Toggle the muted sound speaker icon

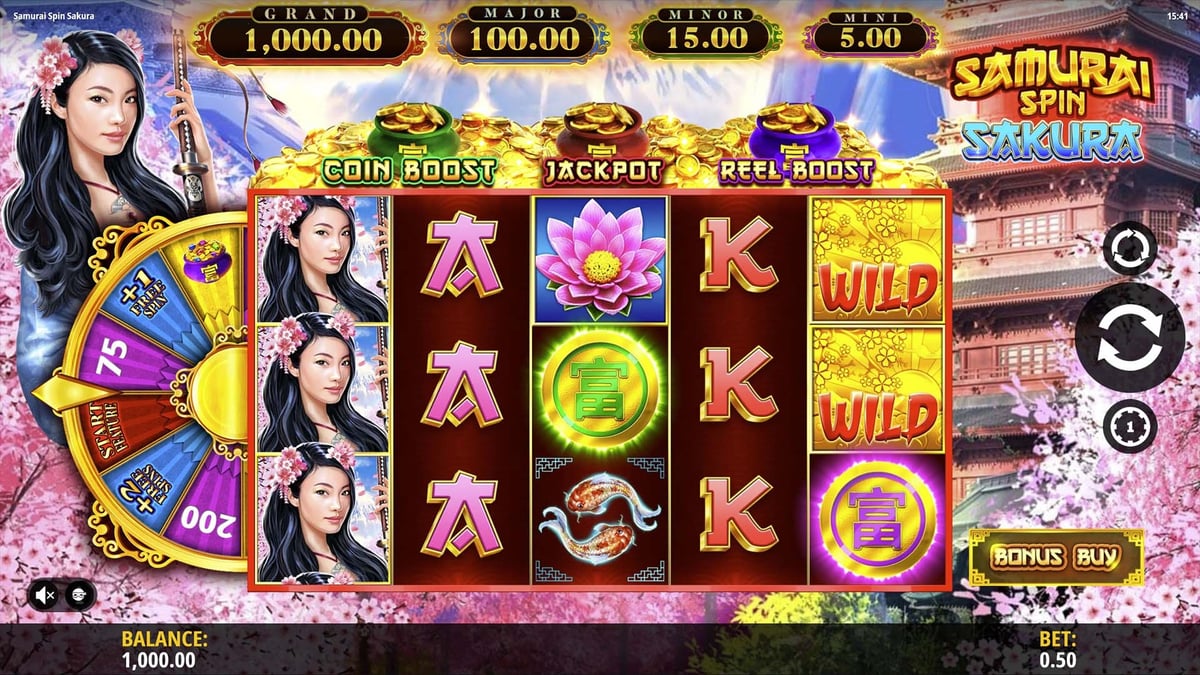pos(45,595)
